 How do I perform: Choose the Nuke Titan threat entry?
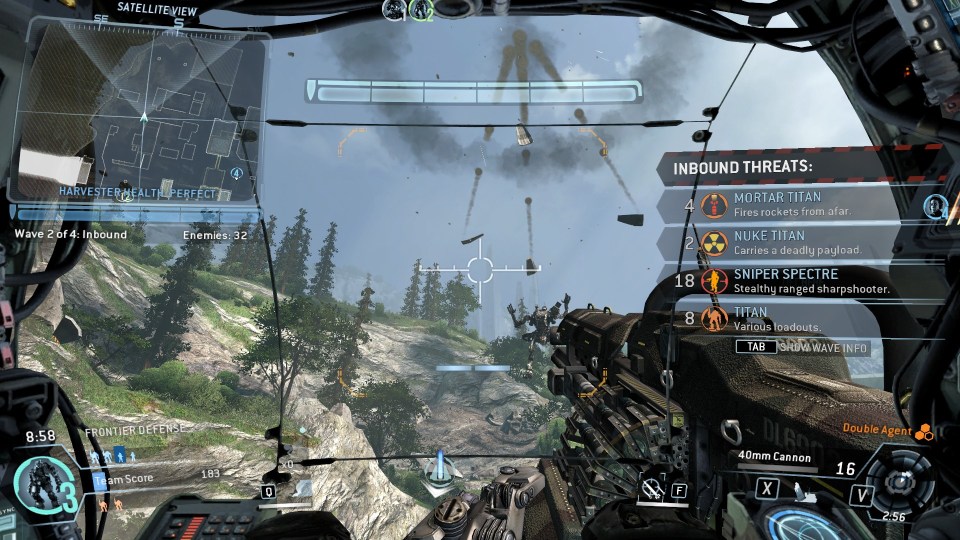click(780, 242)
